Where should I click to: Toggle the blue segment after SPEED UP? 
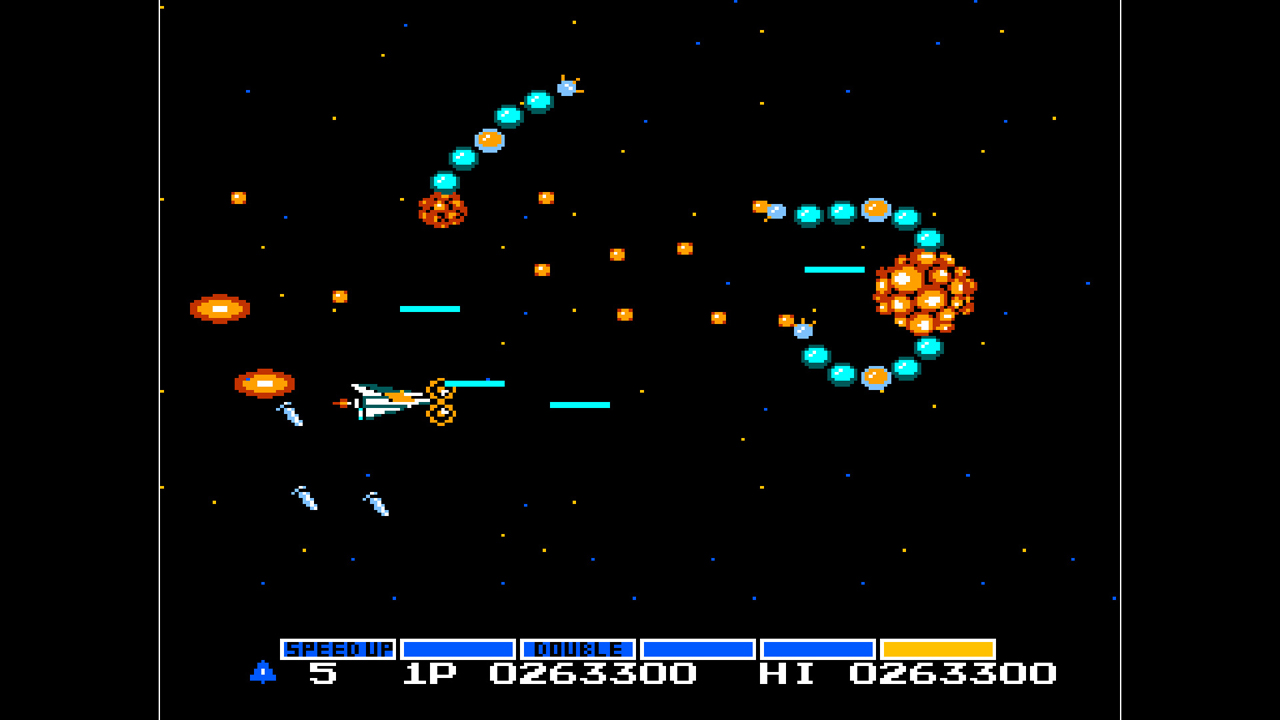pos(455,648)
